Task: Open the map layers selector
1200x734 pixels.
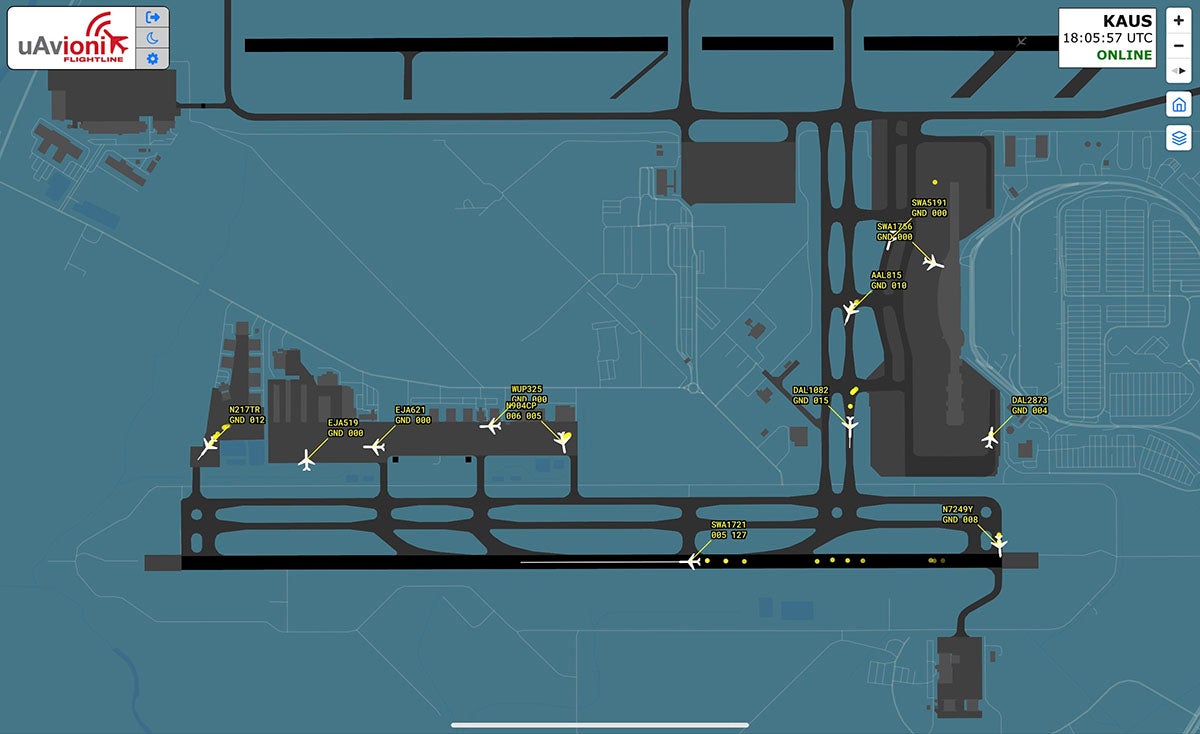Action: click(x=1178, y=138)
